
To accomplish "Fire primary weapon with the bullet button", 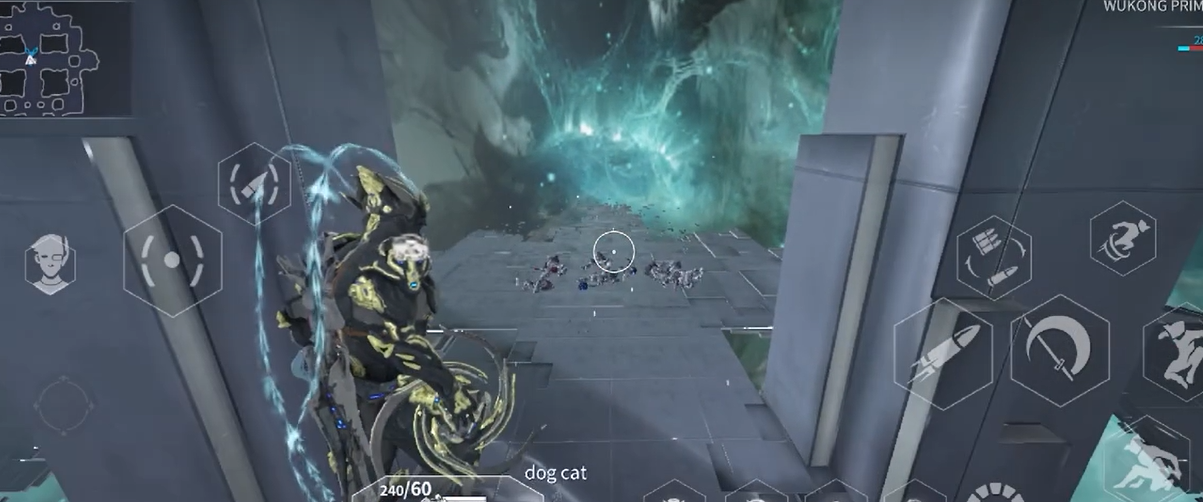I will point(942,353).
